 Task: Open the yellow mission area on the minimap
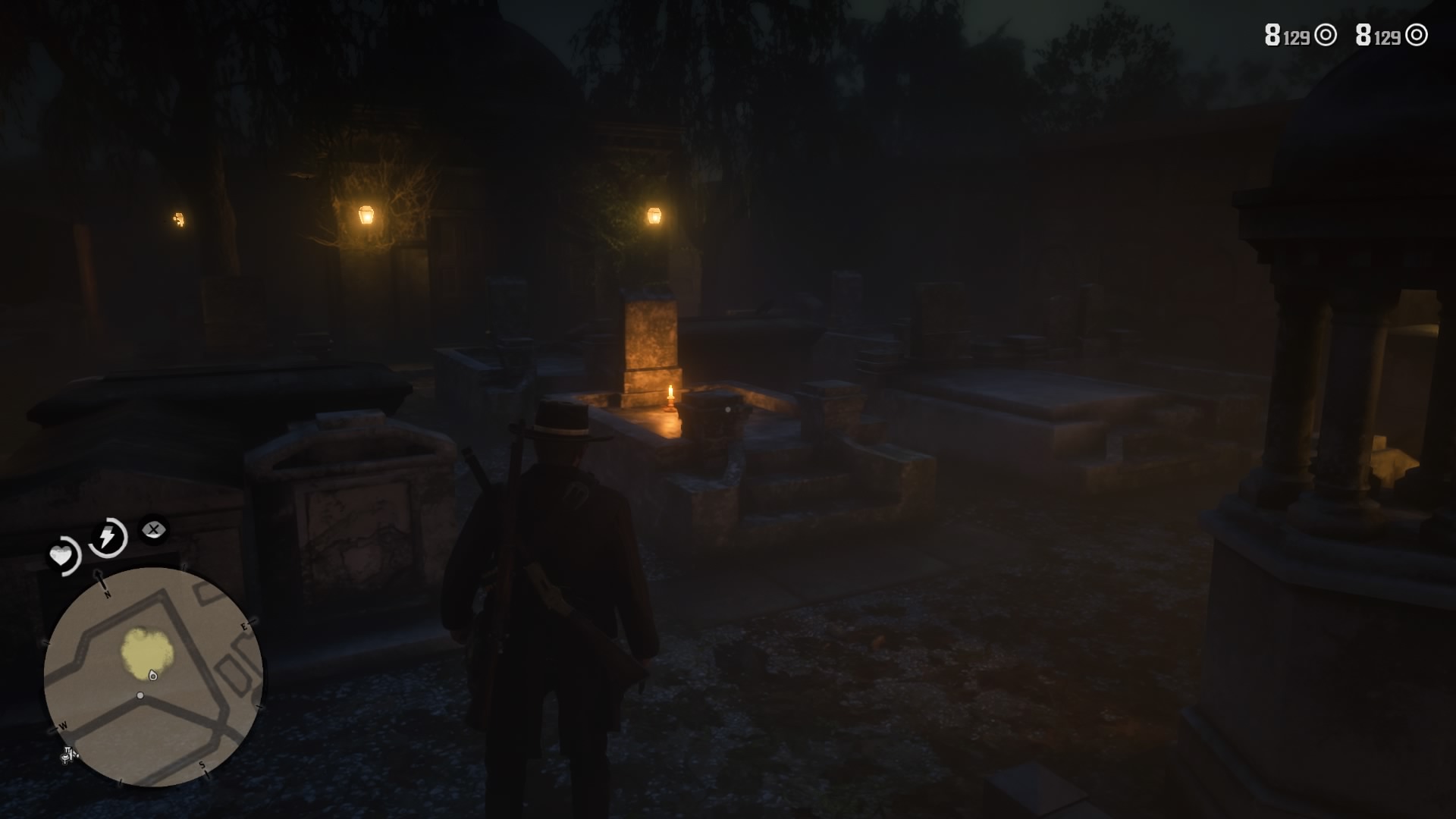tap(146, 652)
